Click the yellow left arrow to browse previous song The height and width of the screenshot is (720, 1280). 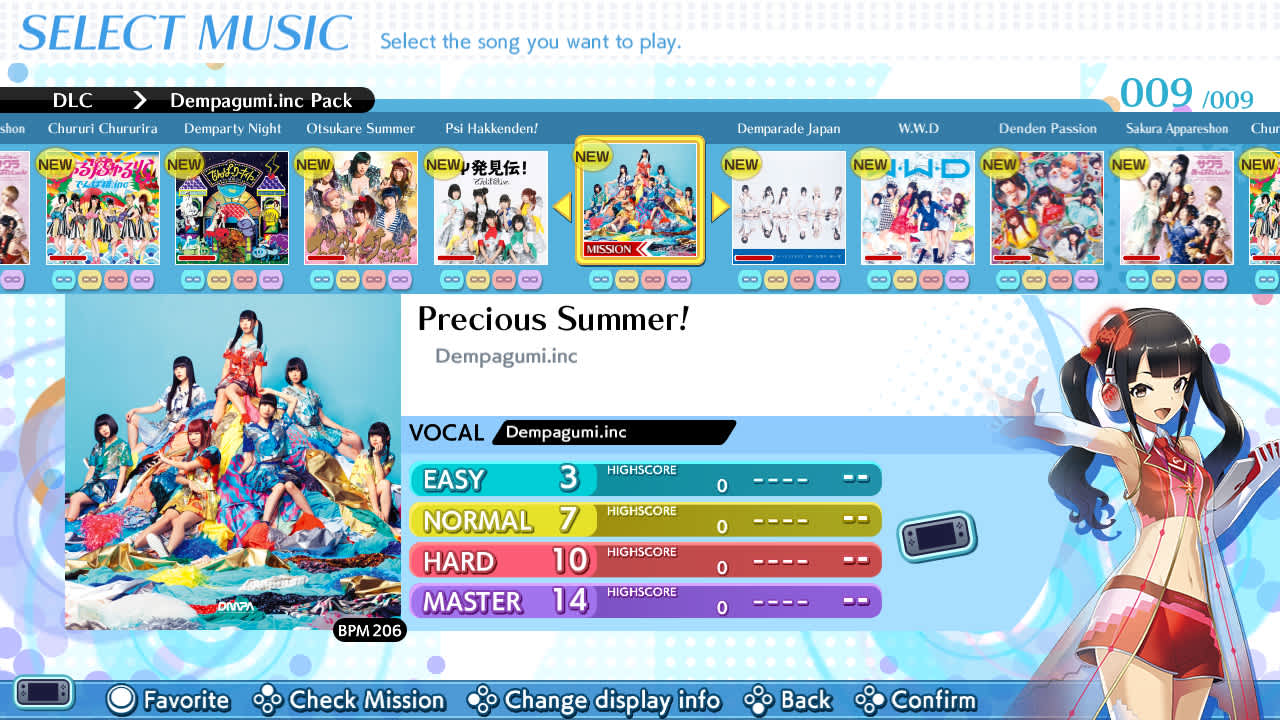(562, 207)
